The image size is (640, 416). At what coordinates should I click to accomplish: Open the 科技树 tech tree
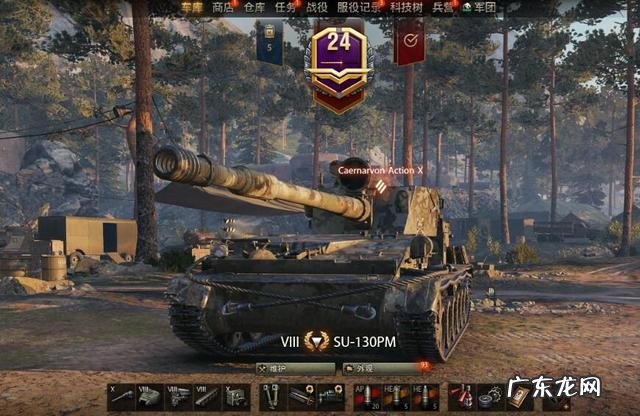[405, 7]
